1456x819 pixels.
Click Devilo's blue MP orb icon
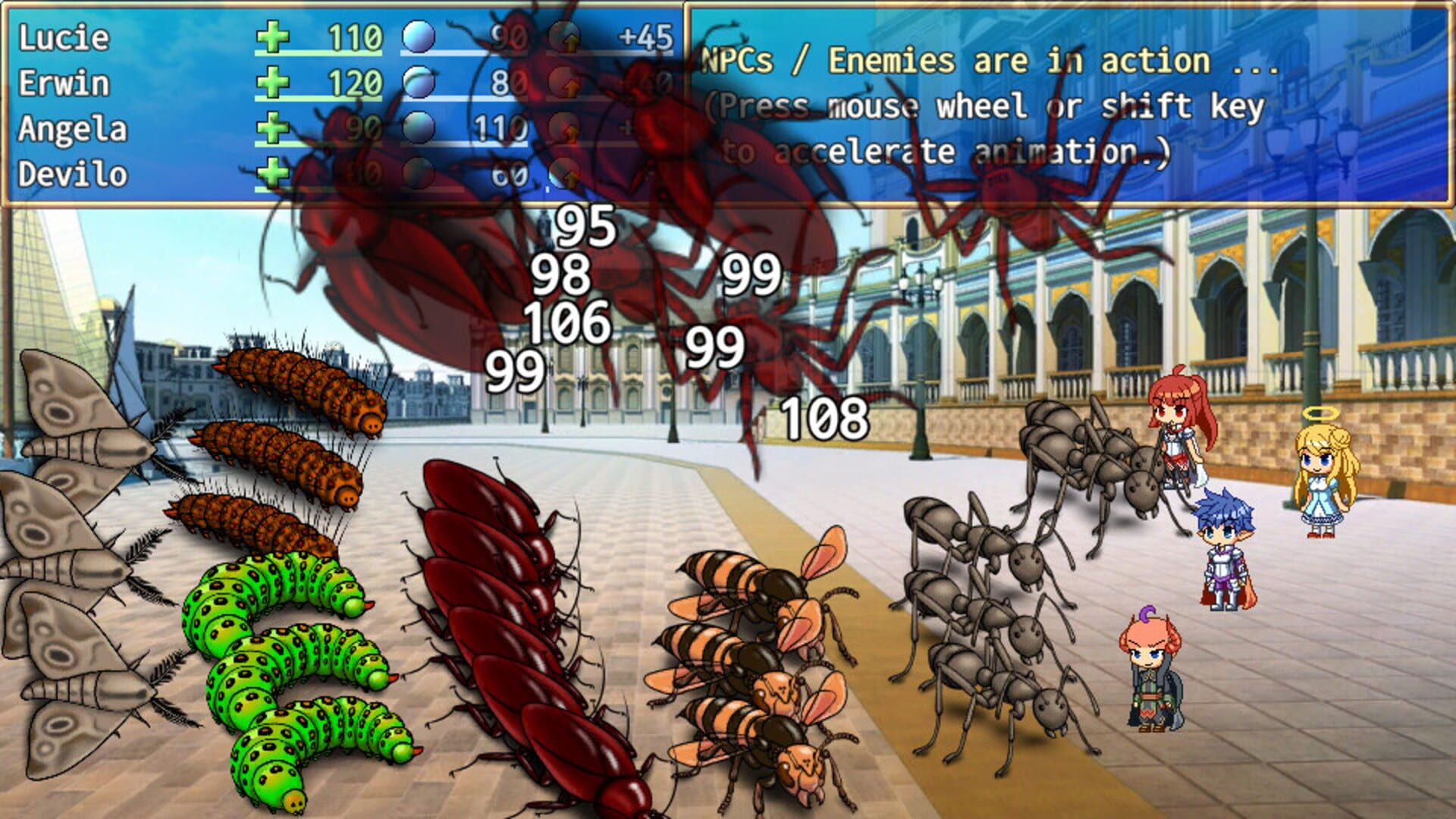pyautogui.click(x=419, y=173)
